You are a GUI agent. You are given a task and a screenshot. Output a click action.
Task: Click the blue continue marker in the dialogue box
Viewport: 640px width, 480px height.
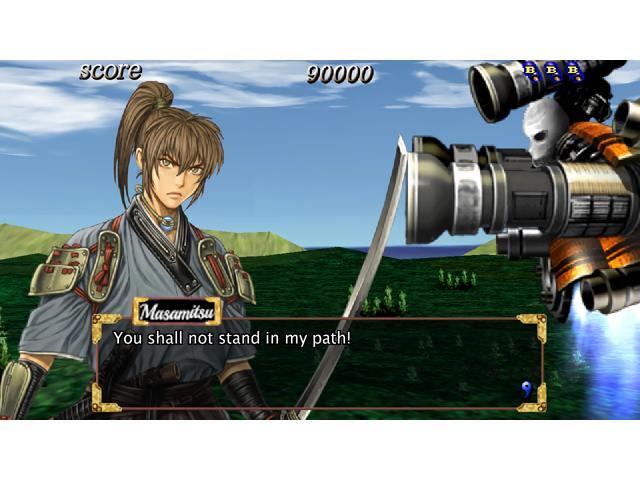[526, 388]
